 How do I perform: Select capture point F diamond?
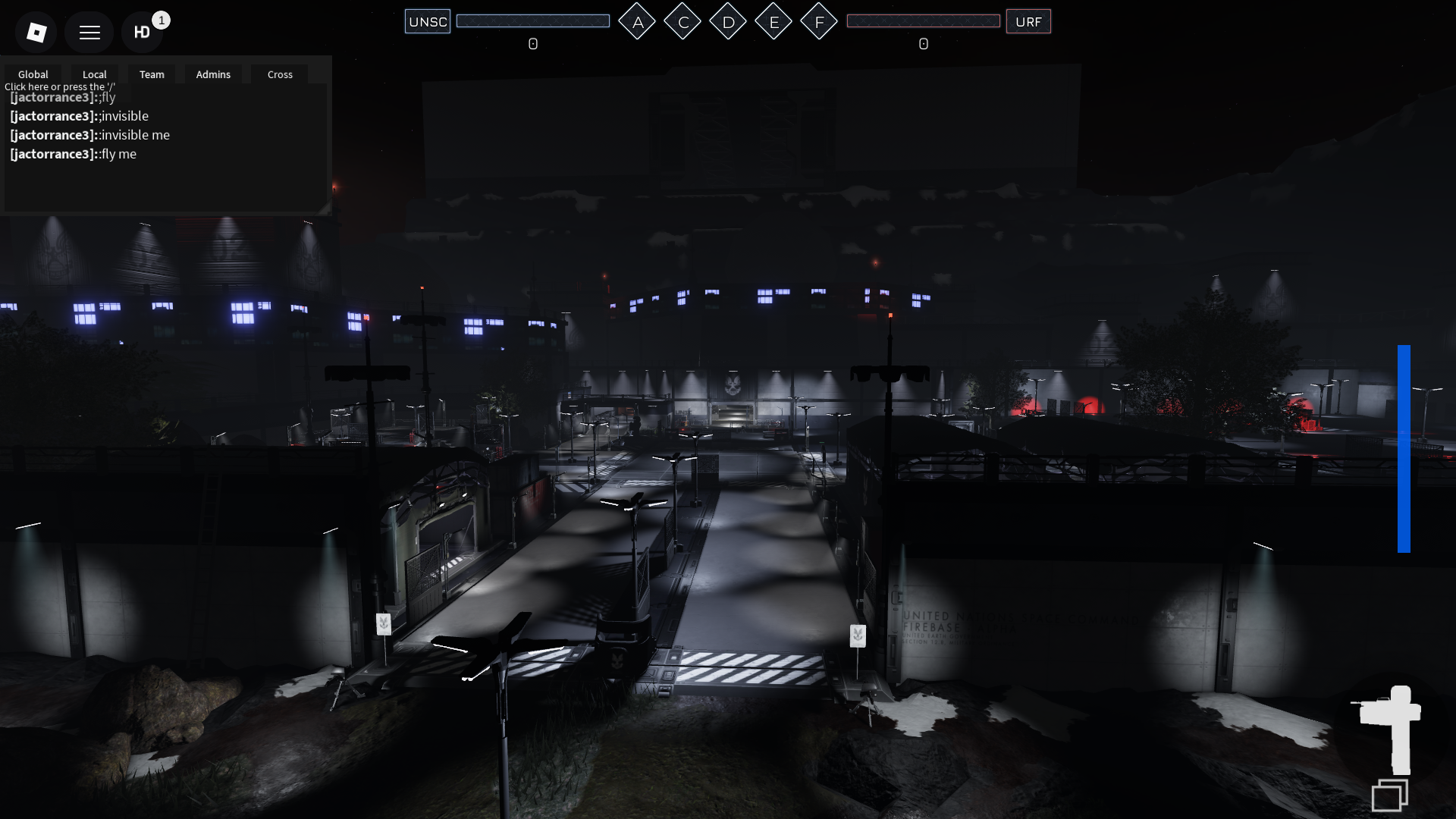point(819,22)
